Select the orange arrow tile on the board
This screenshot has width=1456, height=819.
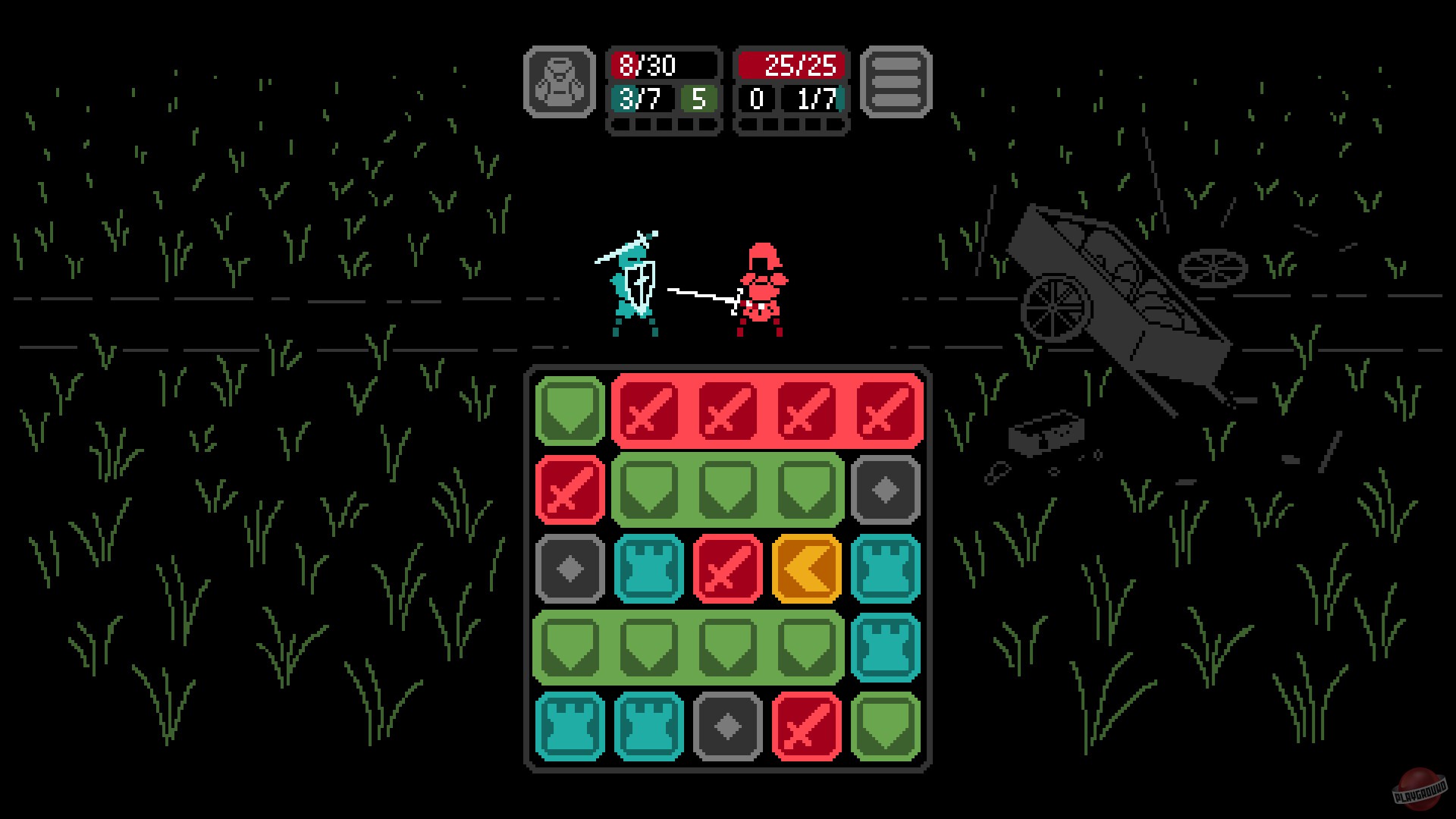coord(807,569)
